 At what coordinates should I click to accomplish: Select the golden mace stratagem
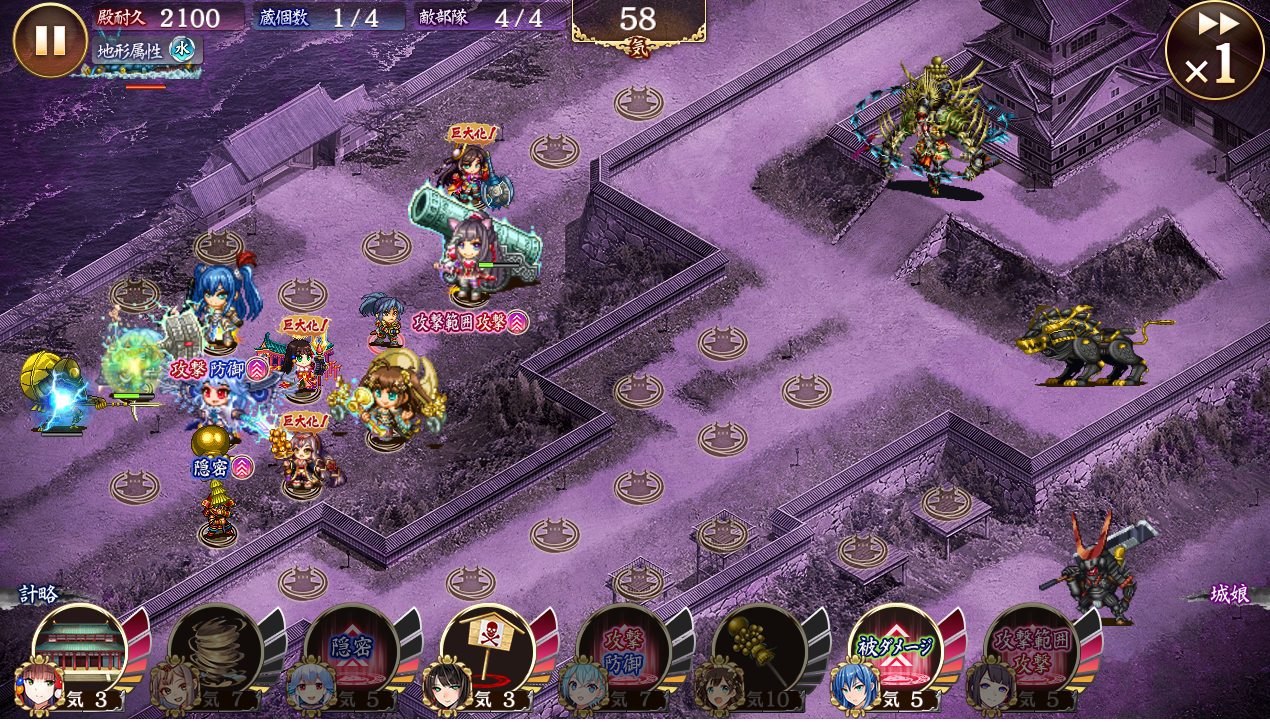click(x=759, y=652)
